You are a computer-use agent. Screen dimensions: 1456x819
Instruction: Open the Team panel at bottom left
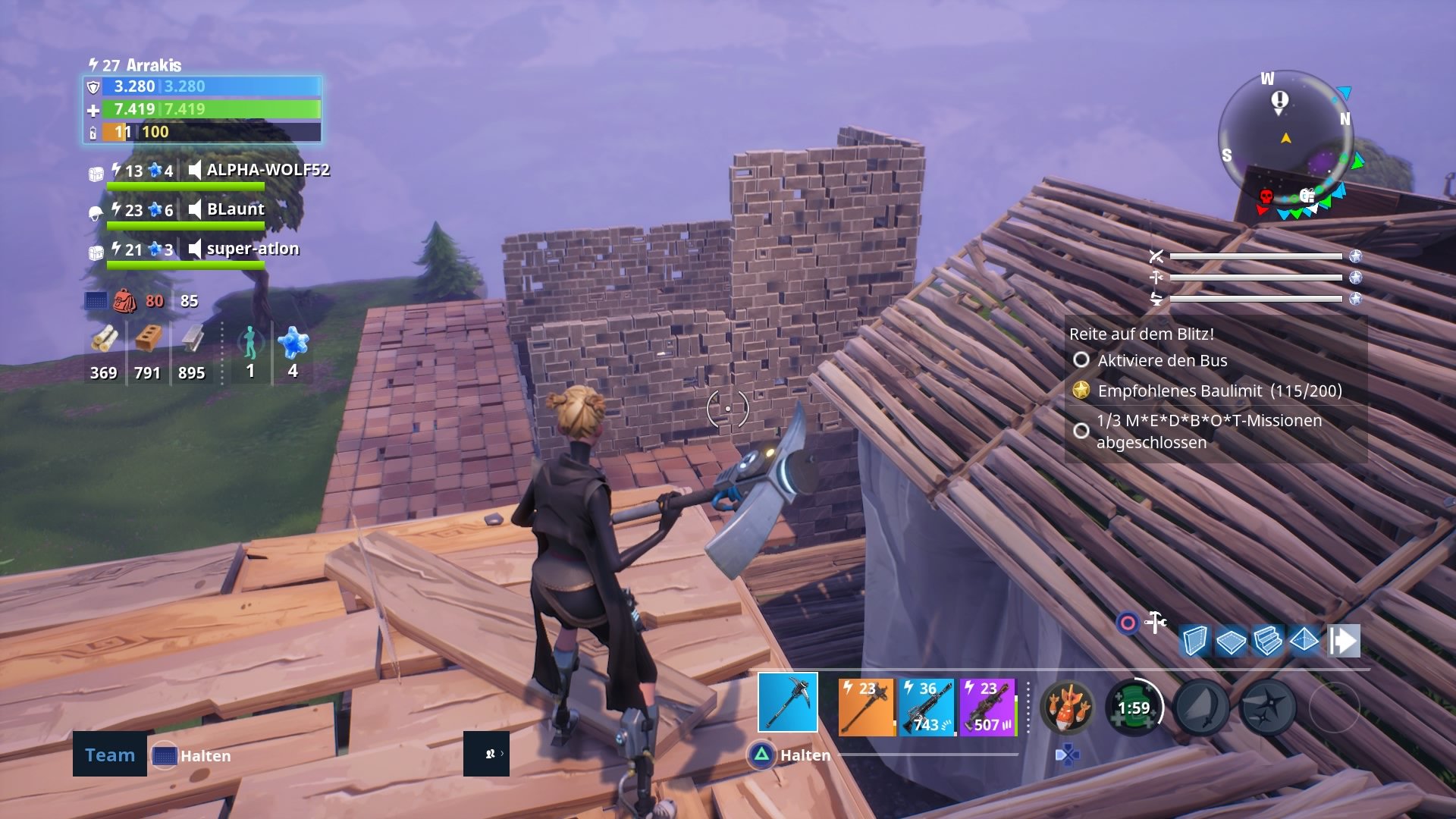(108, 755)
